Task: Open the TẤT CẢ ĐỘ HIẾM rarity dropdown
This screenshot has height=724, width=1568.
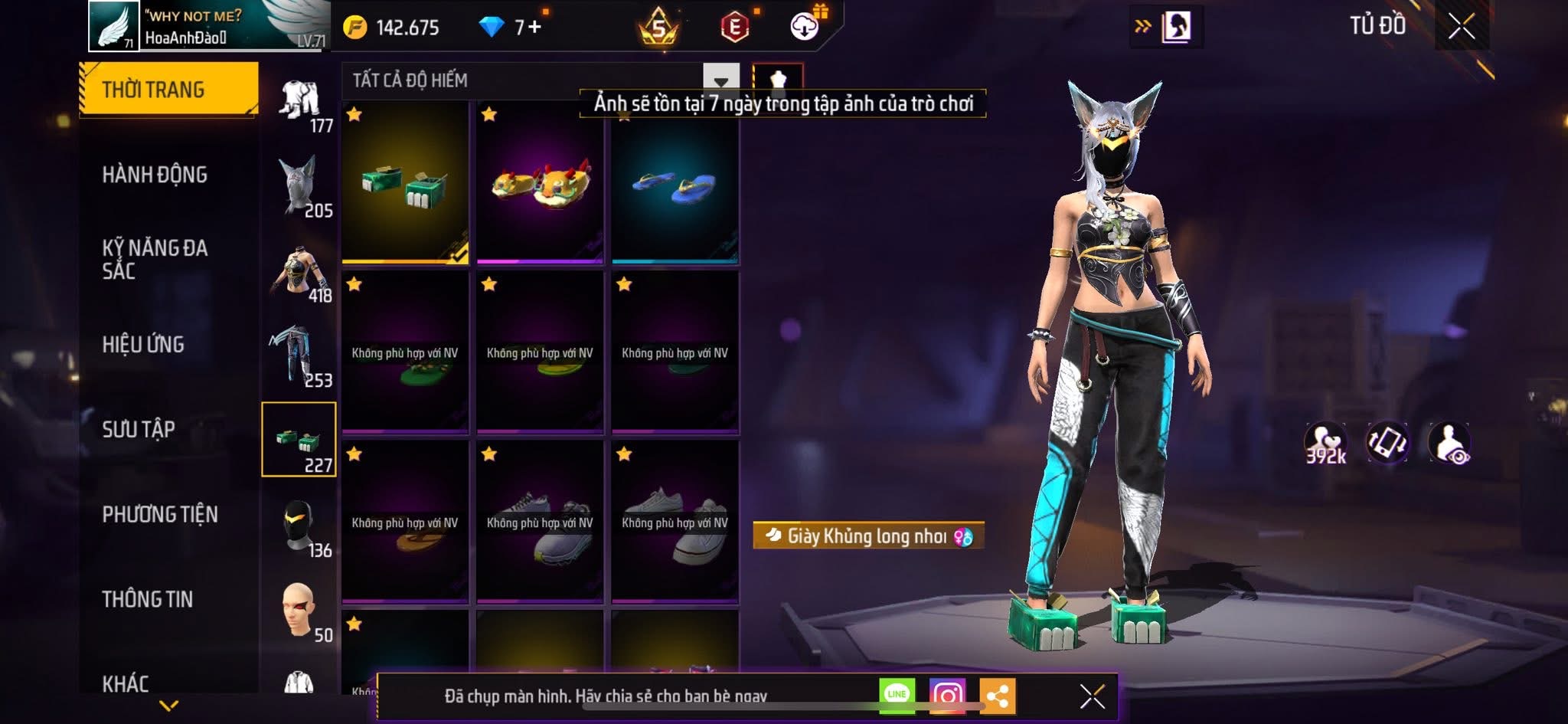Action: [720, 80]
